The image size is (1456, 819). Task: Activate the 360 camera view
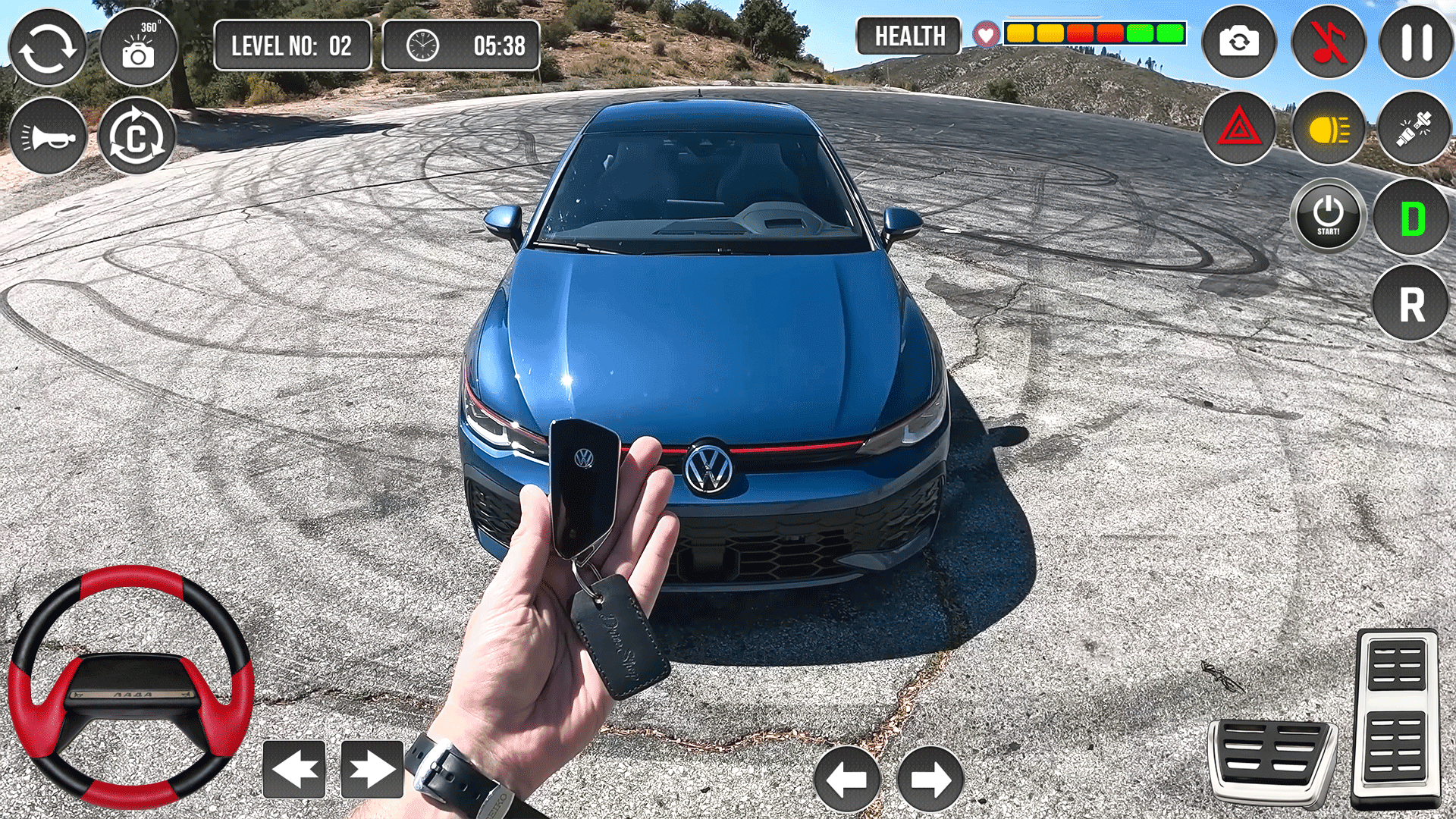point(138,47)
